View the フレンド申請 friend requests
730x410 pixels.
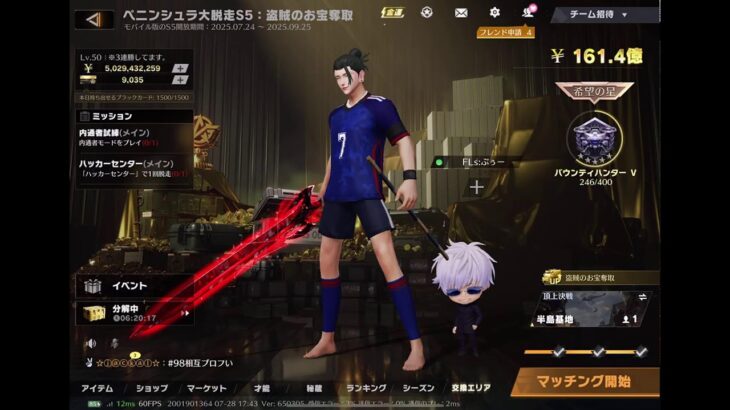(x=504, y=32)
